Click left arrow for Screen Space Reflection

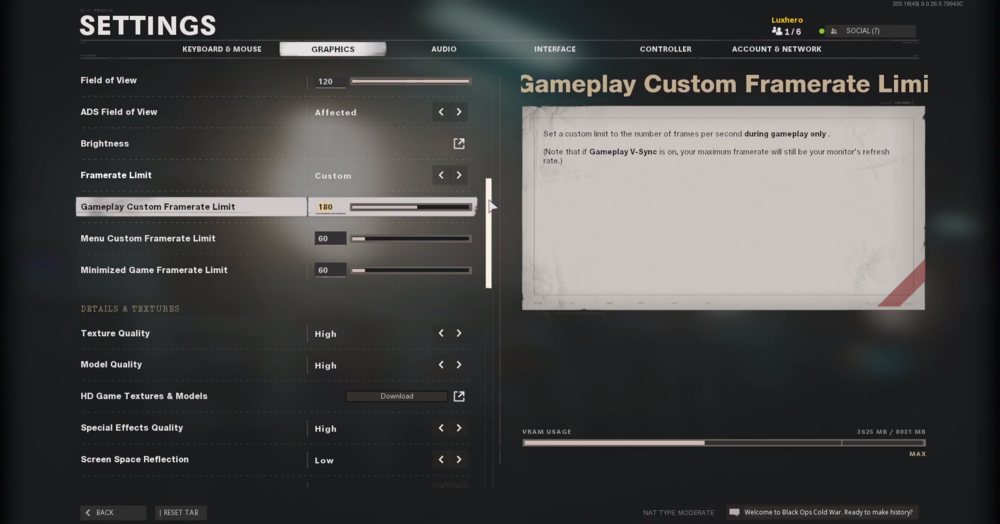click(441, 460)
